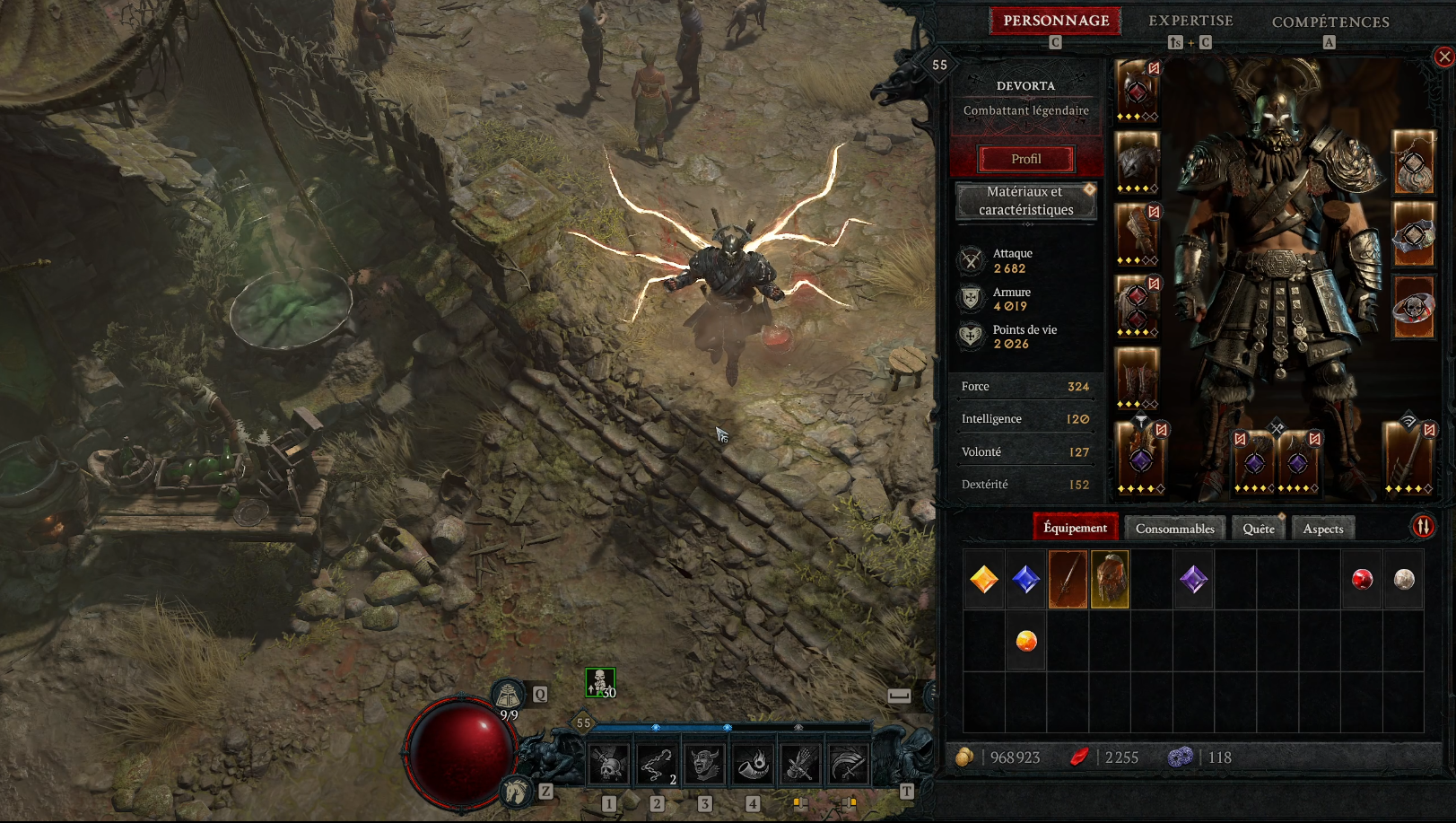The width and height of the screenshot is (1456, 823).
Task: Activate the skull skill on hotbar
Action: coord(609,765)
